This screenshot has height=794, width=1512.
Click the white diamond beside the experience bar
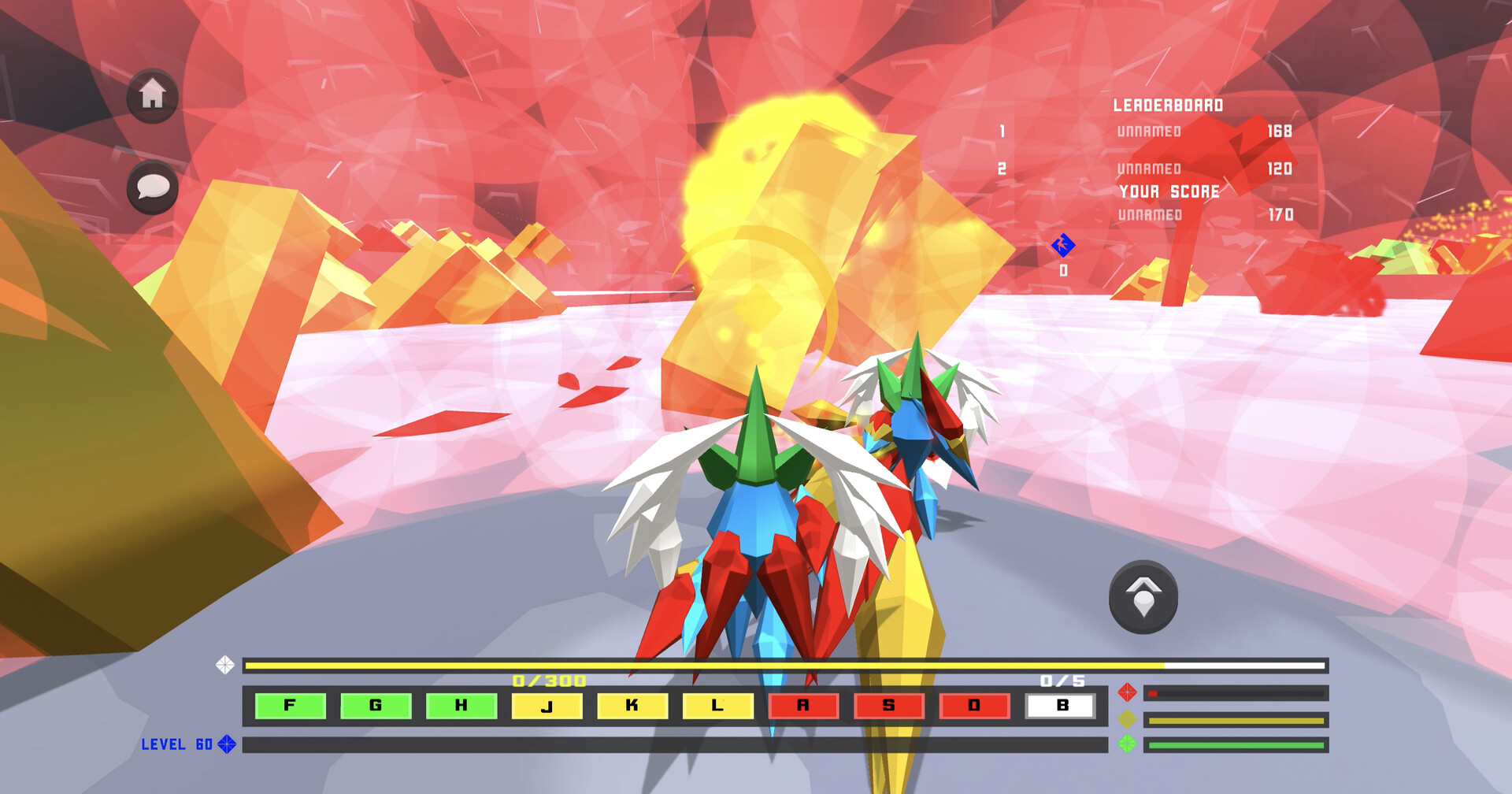225,665
